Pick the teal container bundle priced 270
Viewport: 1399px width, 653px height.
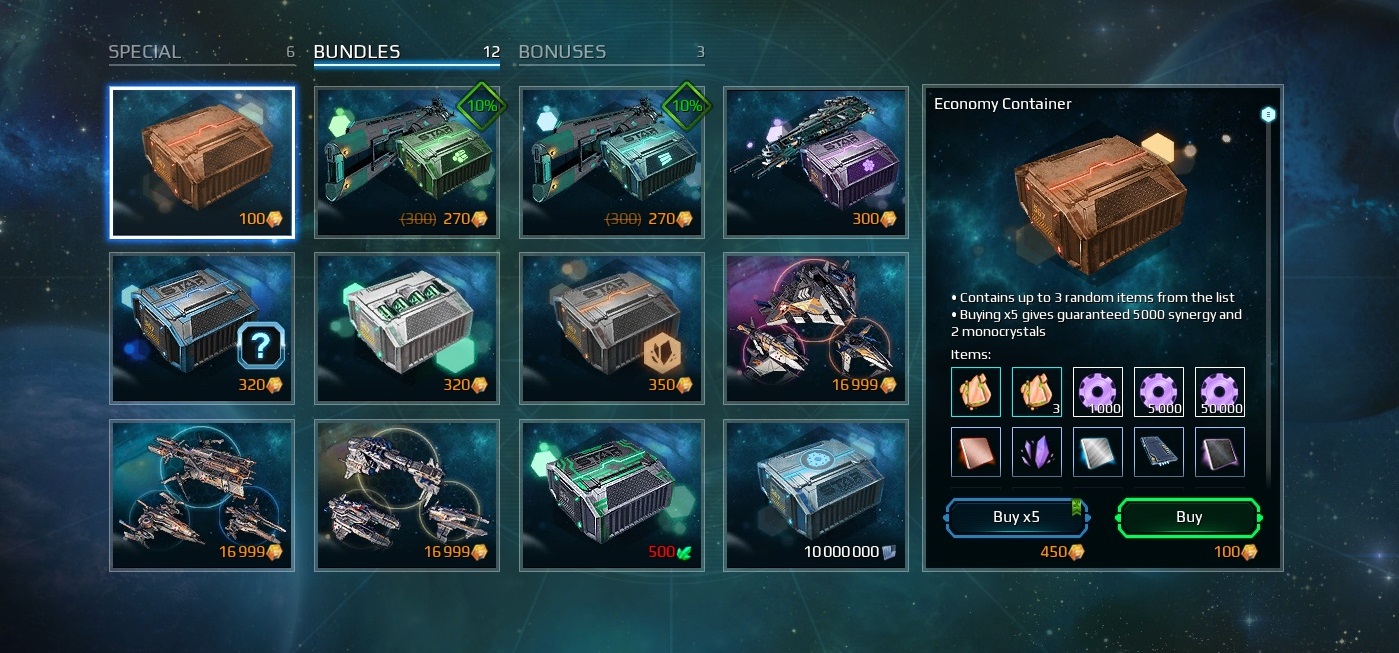pyautogui.click(x=612, y=162)
